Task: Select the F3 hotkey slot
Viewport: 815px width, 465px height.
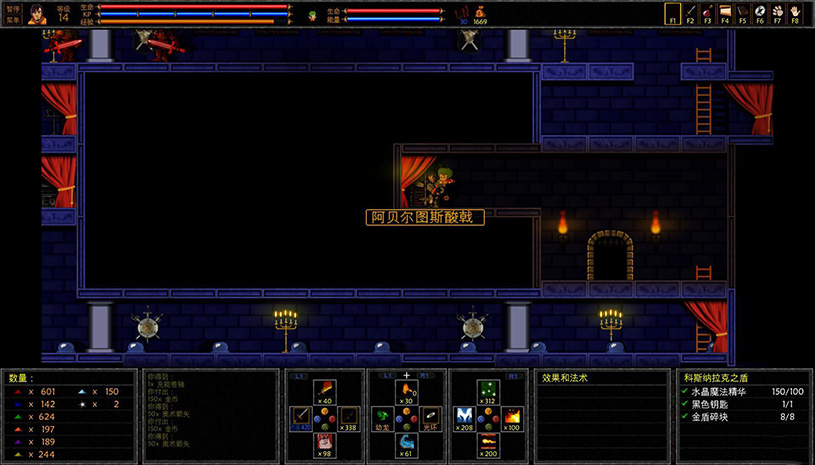Action: tap(707, 14)
